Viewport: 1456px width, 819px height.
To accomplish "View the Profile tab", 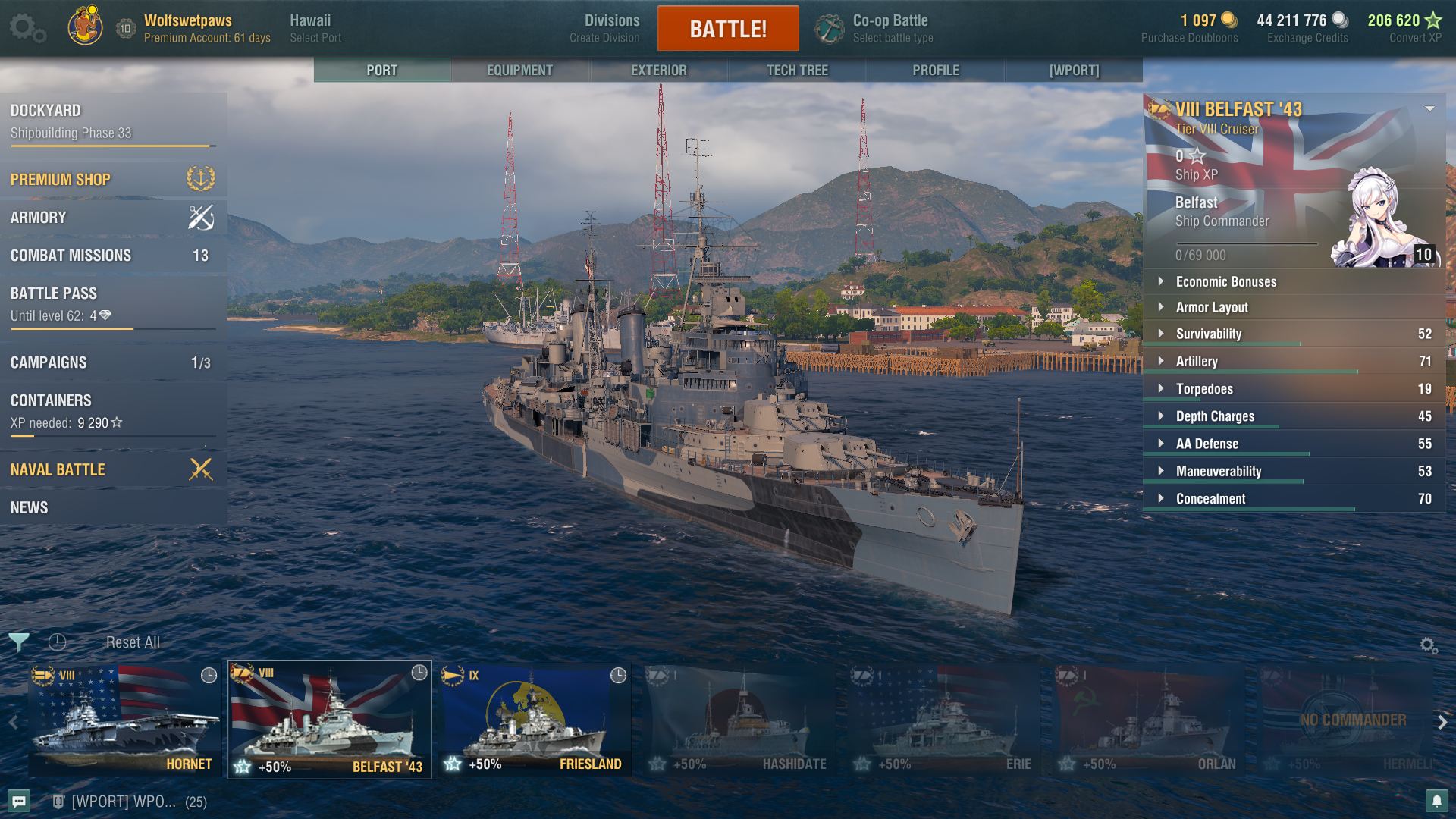I will click(x=936, y=70).
